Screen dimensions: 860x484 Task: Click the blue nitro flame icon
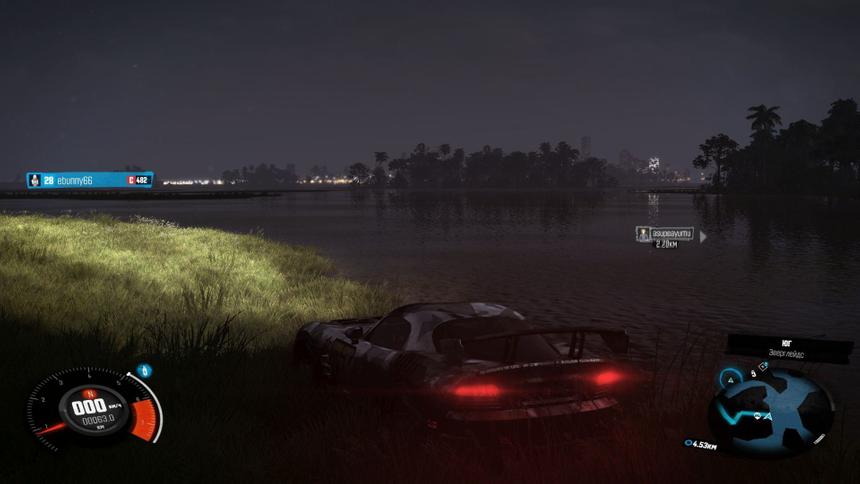(144, 371)
